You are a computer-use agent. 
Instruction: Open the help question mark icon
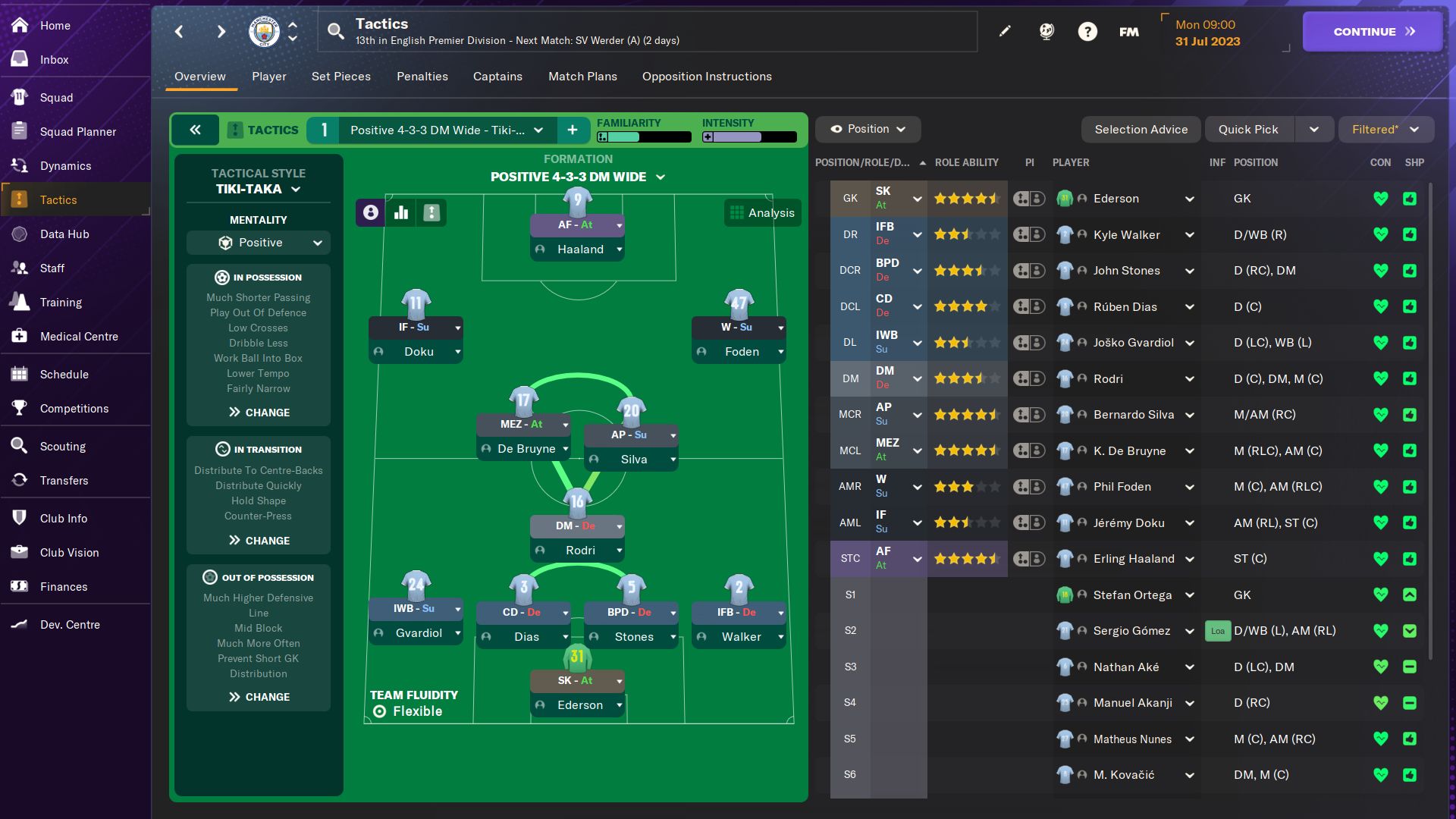[x=1087, y=31]
